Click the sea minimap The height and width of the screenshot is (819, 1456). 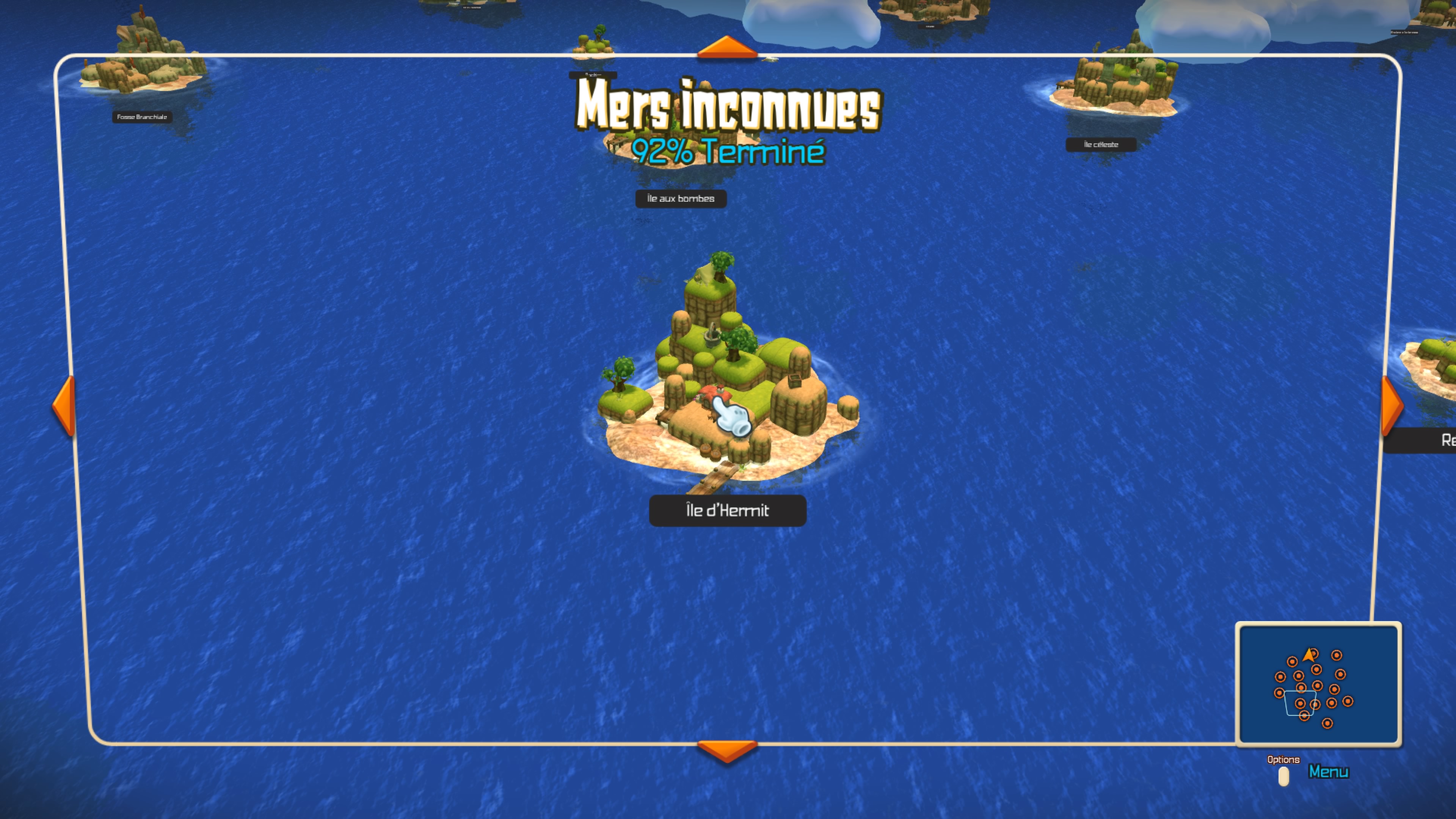[x=1318, y=684]
